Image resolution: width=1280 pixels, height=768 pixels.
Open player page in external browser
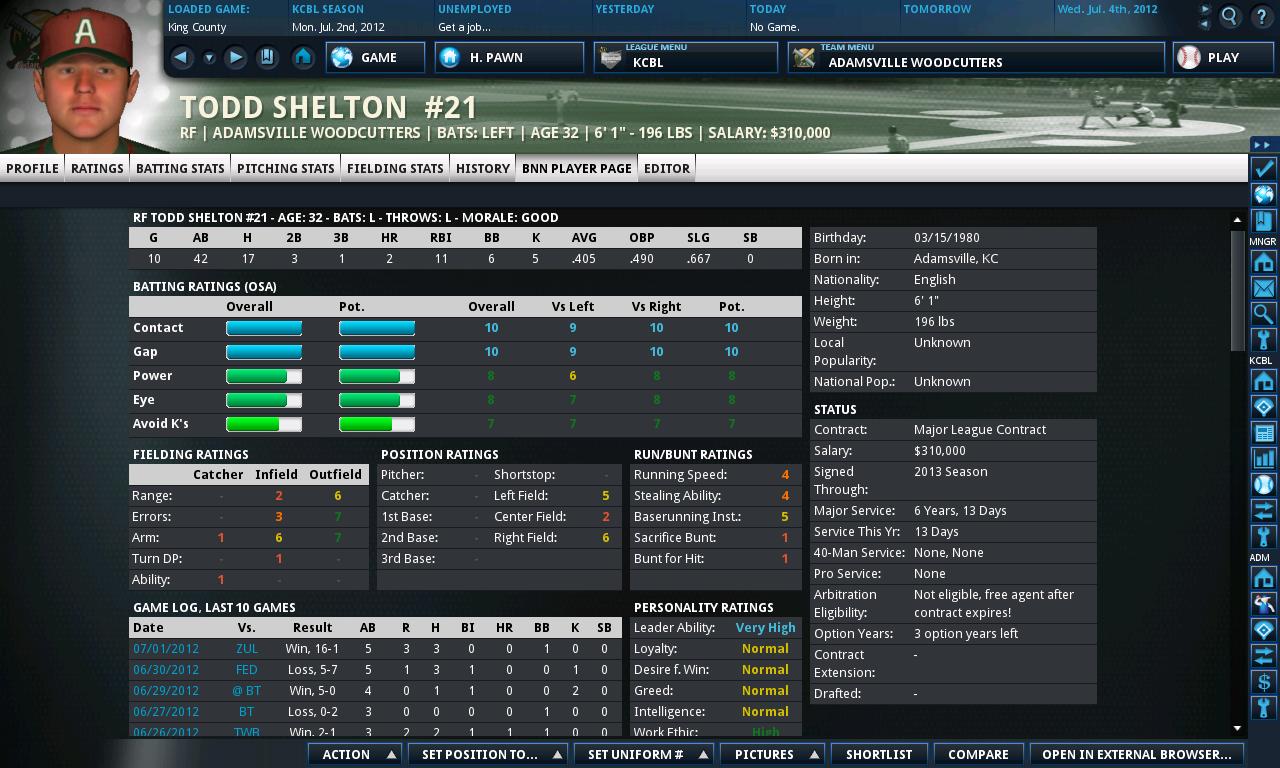[1136, 754]
